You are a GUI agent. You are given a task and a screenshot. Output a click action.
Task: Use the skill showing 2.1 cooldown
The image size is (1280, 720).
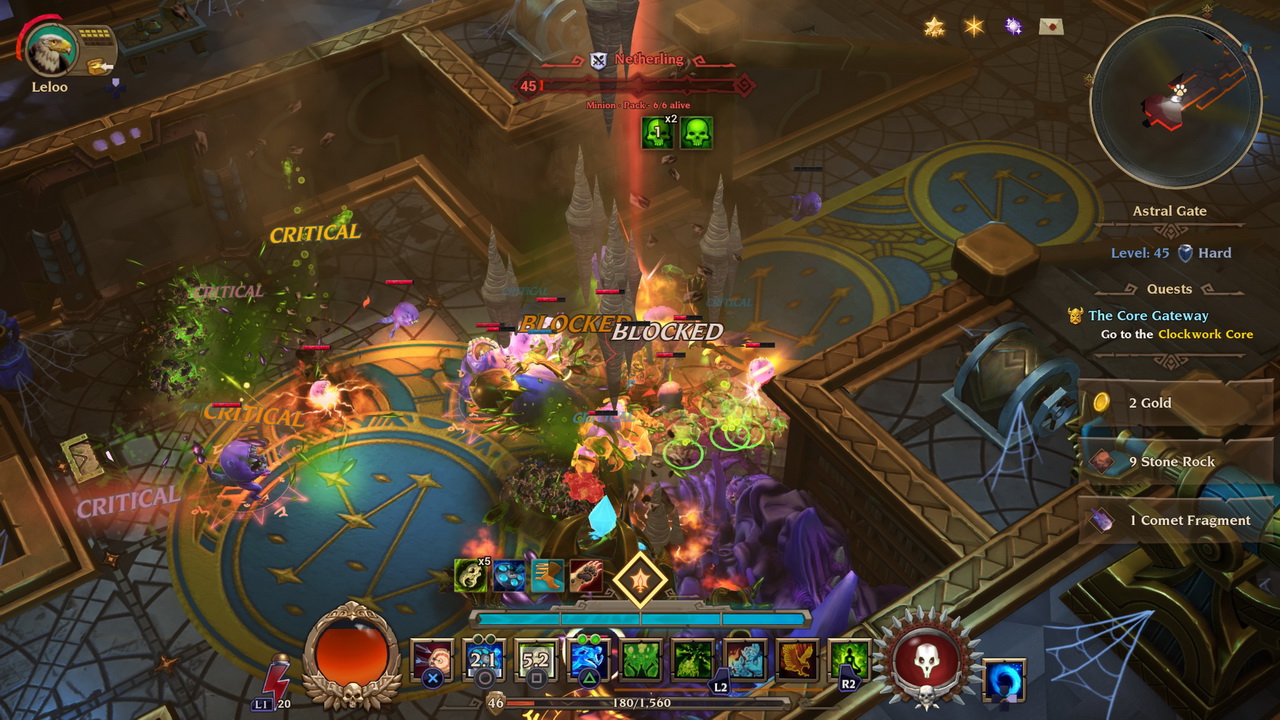[484, 660]
